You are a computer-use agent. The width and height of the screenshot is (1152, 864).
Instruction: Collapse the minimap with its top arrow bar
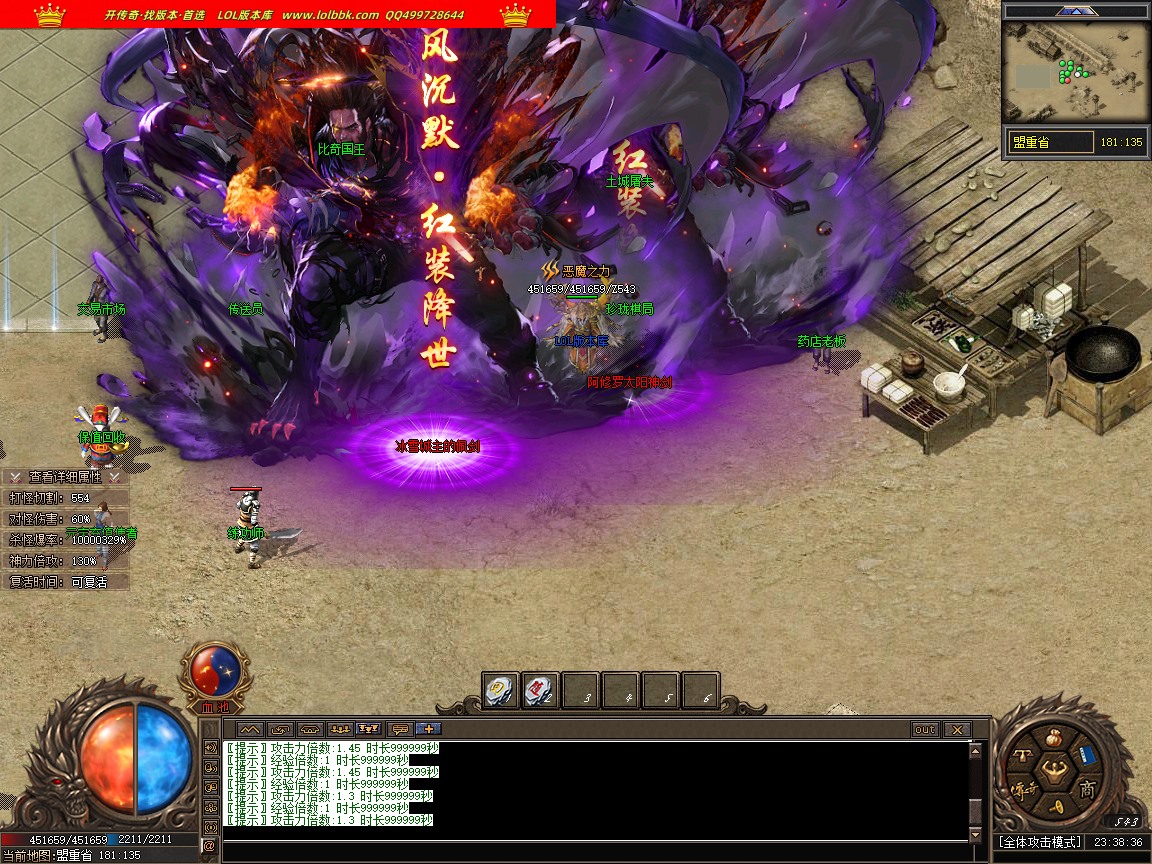pyautogui.click(x=1075, y=11)
